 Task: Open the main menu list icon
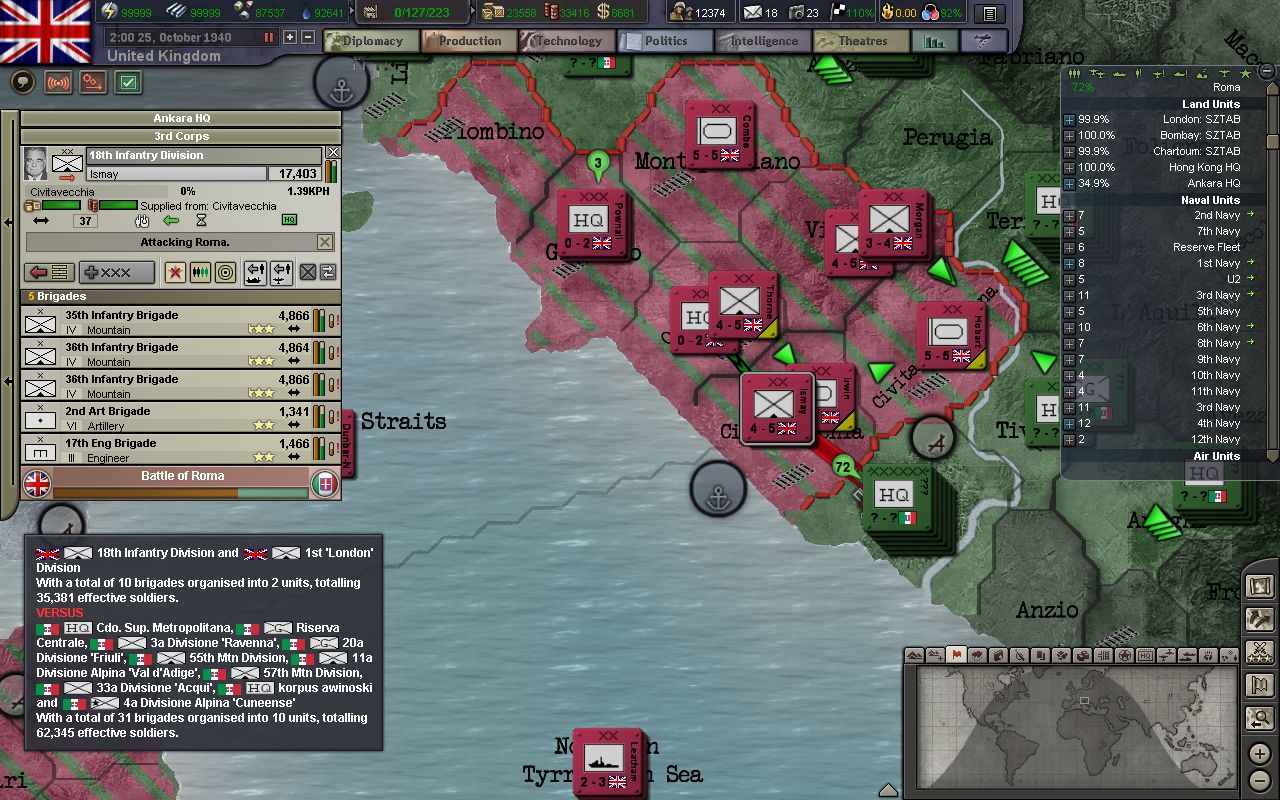tap(989, 14)
